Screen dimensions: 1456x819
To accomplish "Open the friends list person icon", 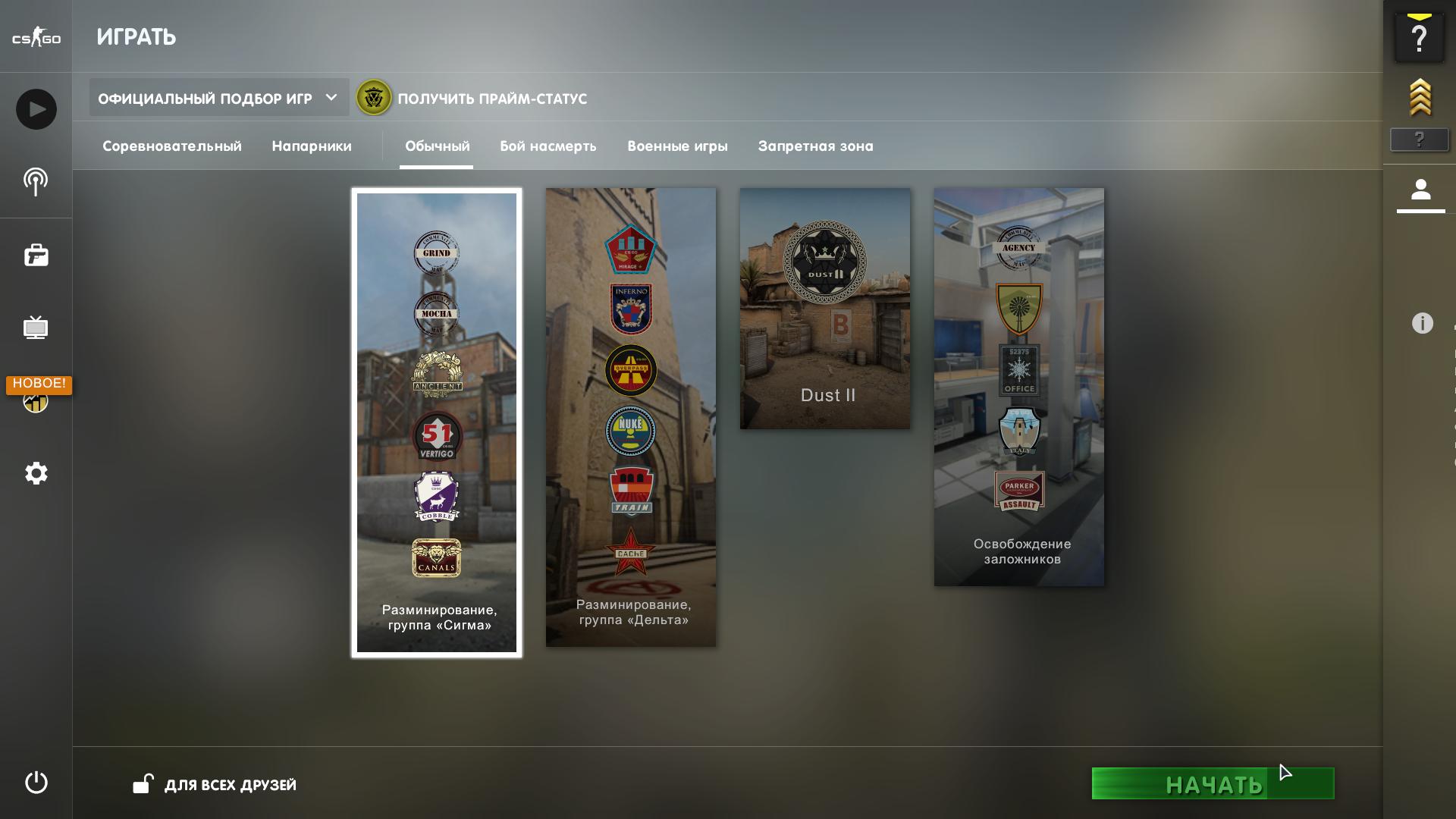I will click(x=1420, y=190).
